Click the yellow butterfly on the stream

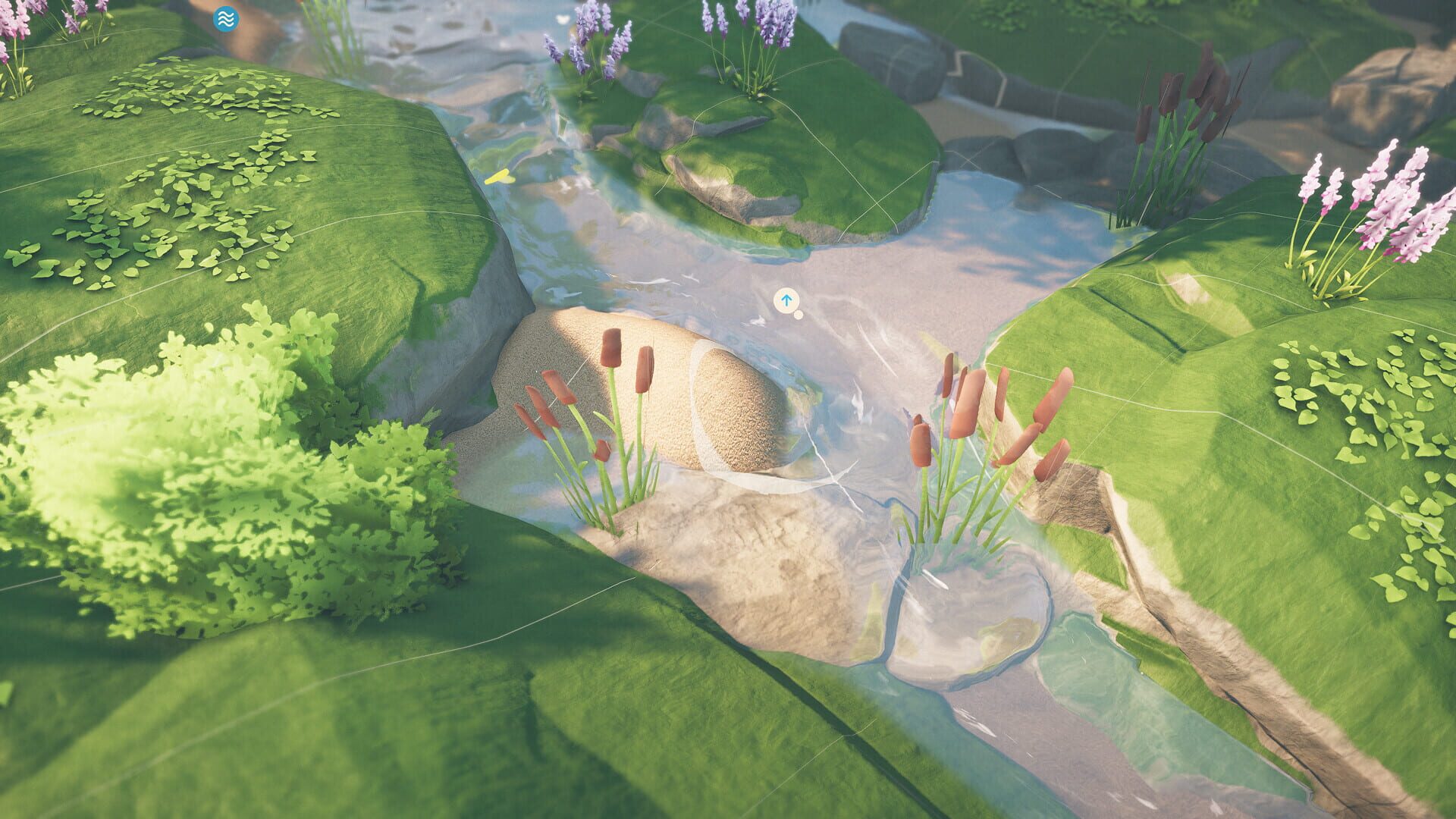point(500,177)
